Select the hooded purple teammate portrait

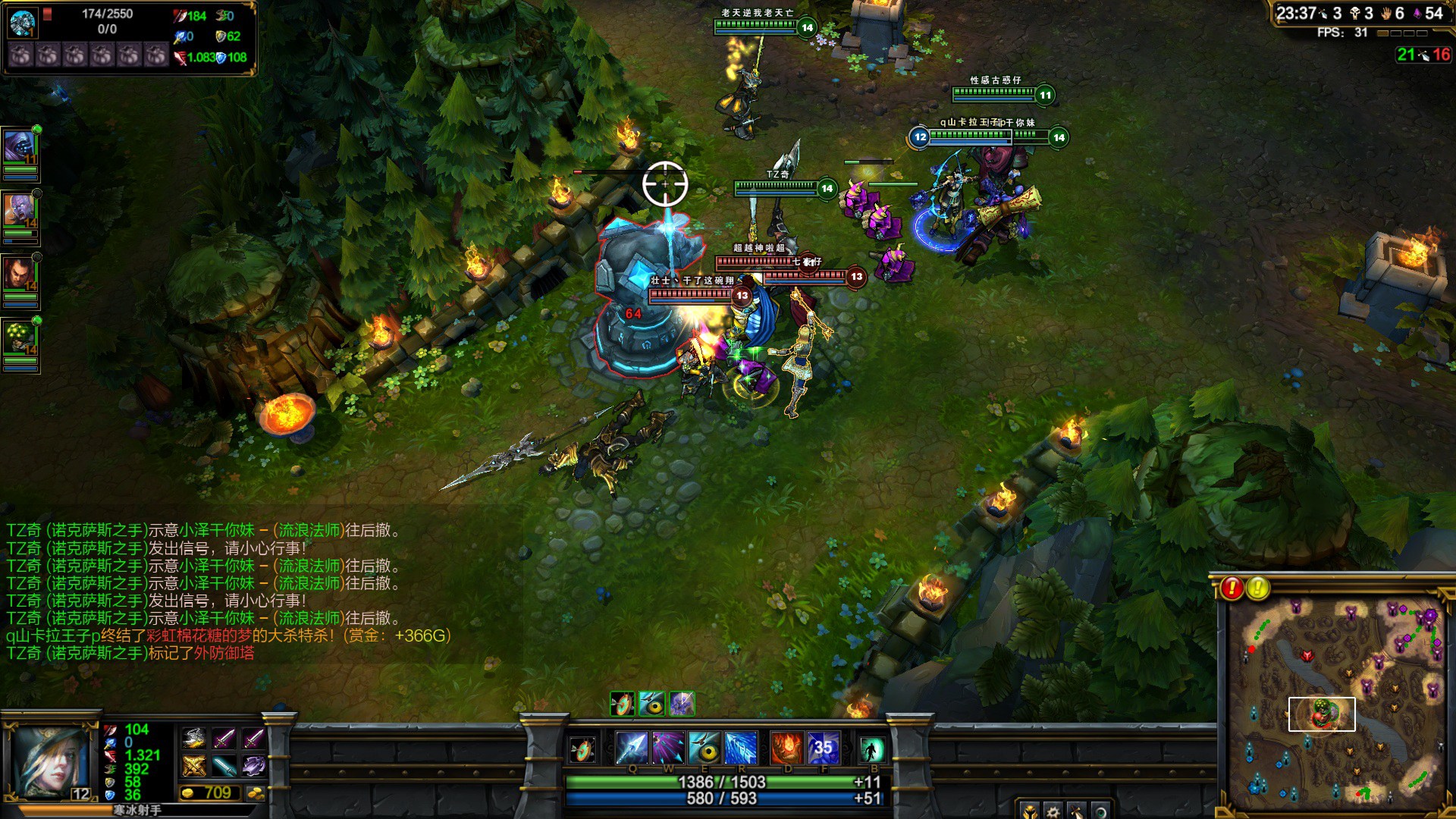pyautogui.click(x=20, y=147)
